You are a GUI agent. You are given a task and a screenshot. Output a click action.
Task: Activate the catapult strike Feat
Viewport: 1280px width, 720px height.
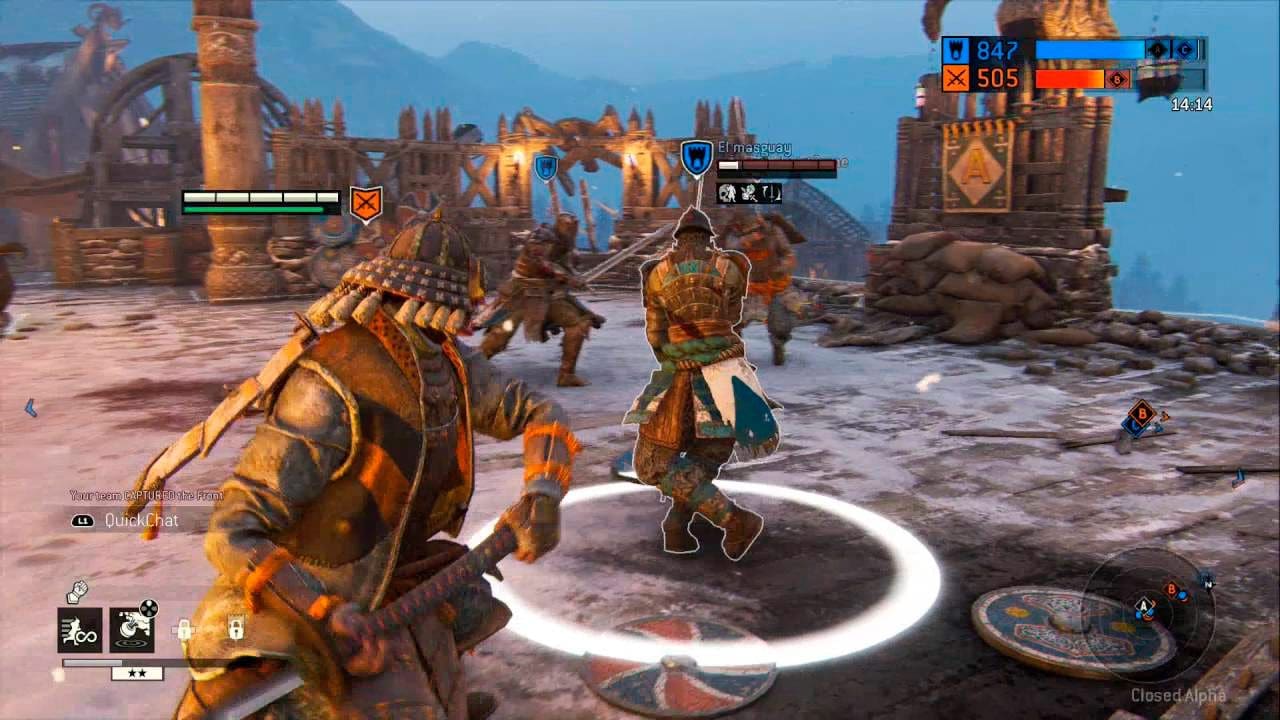(x=132, y=632)
